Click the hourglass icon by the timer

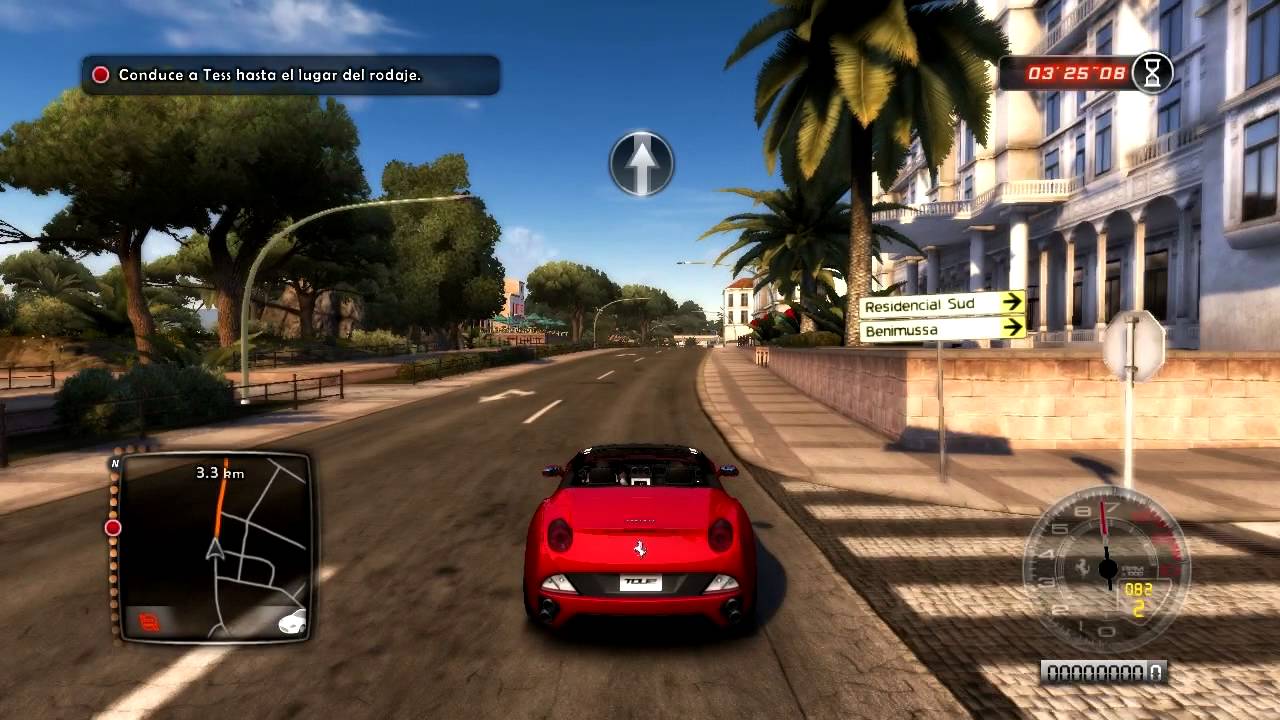point(1153,73)
